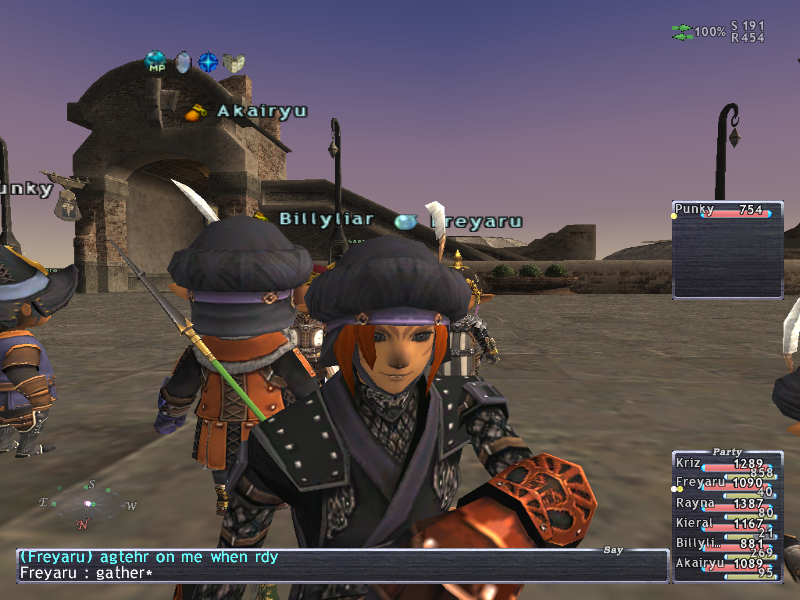Image resolution: width=800 pixels, height=600 pixels.
Task: Check the blue star status effect icon
Action: tap(208, 63)
